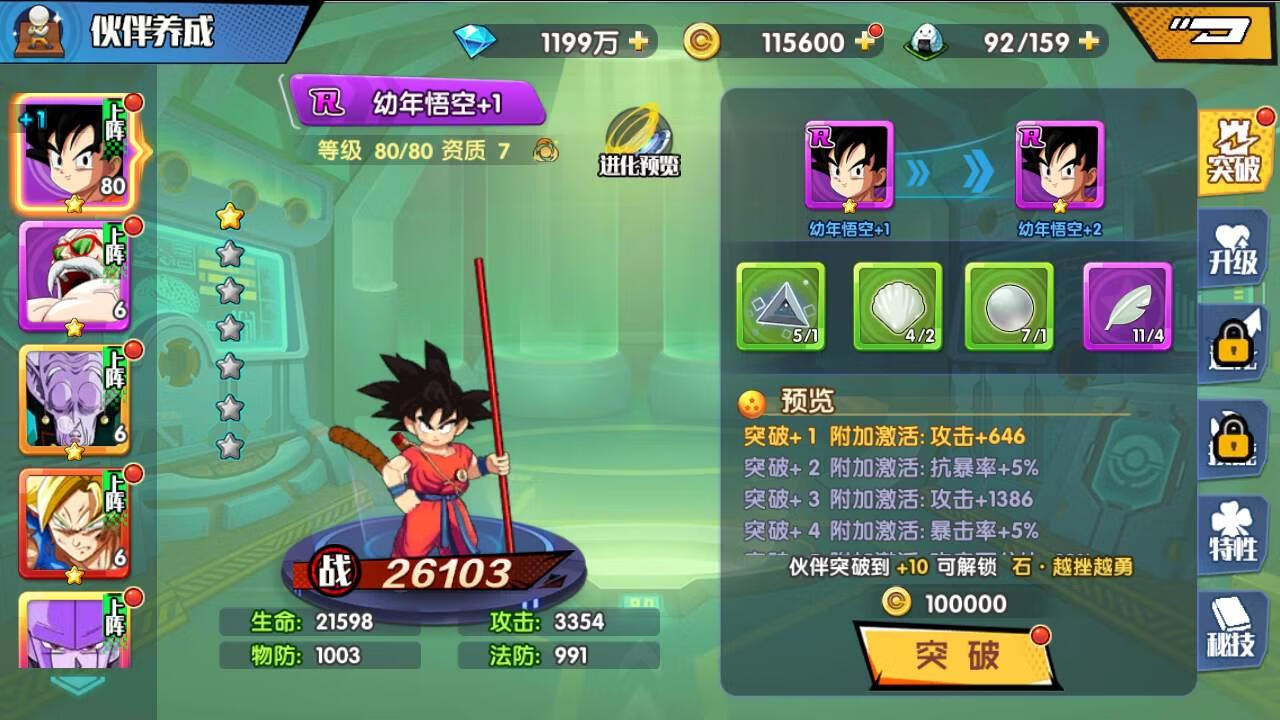Inspect the feather material slot
Screen dimensions: 1280x720
[x=1127, y=306]
